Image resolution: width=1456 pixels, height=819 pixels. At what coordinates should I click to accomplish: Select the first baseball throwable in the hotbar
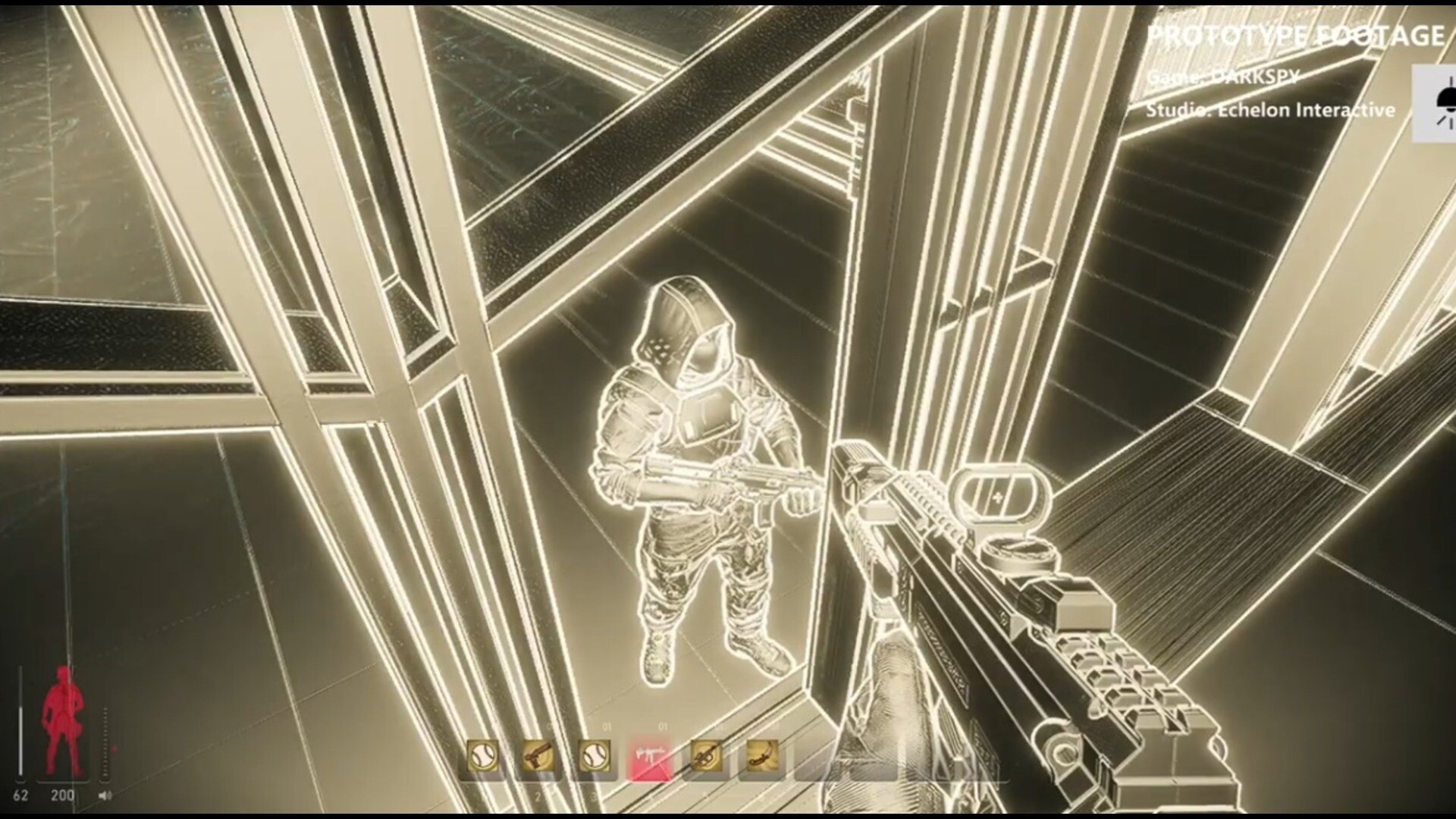[x=484, y=756]
